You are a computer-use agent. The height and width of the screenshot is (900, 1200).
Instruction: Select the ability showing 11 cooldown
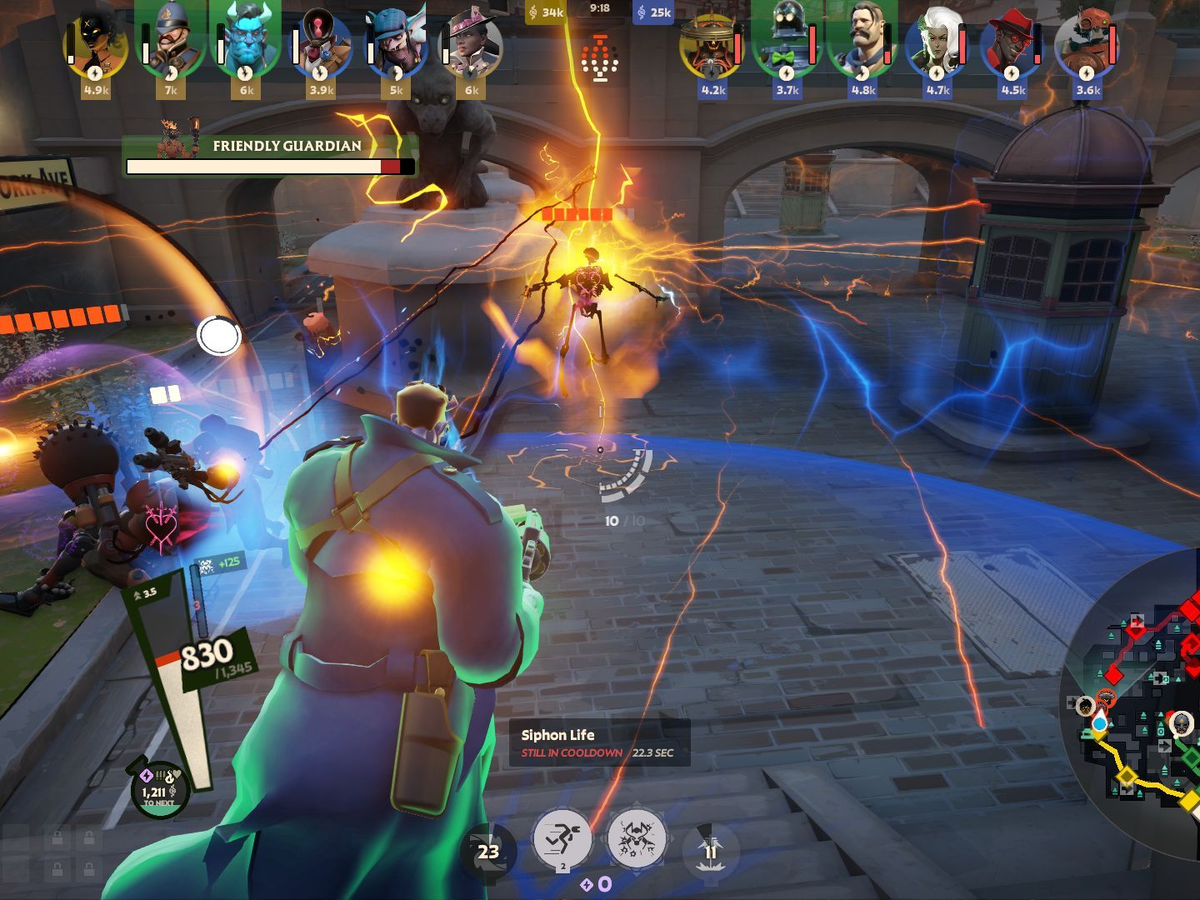711,852
